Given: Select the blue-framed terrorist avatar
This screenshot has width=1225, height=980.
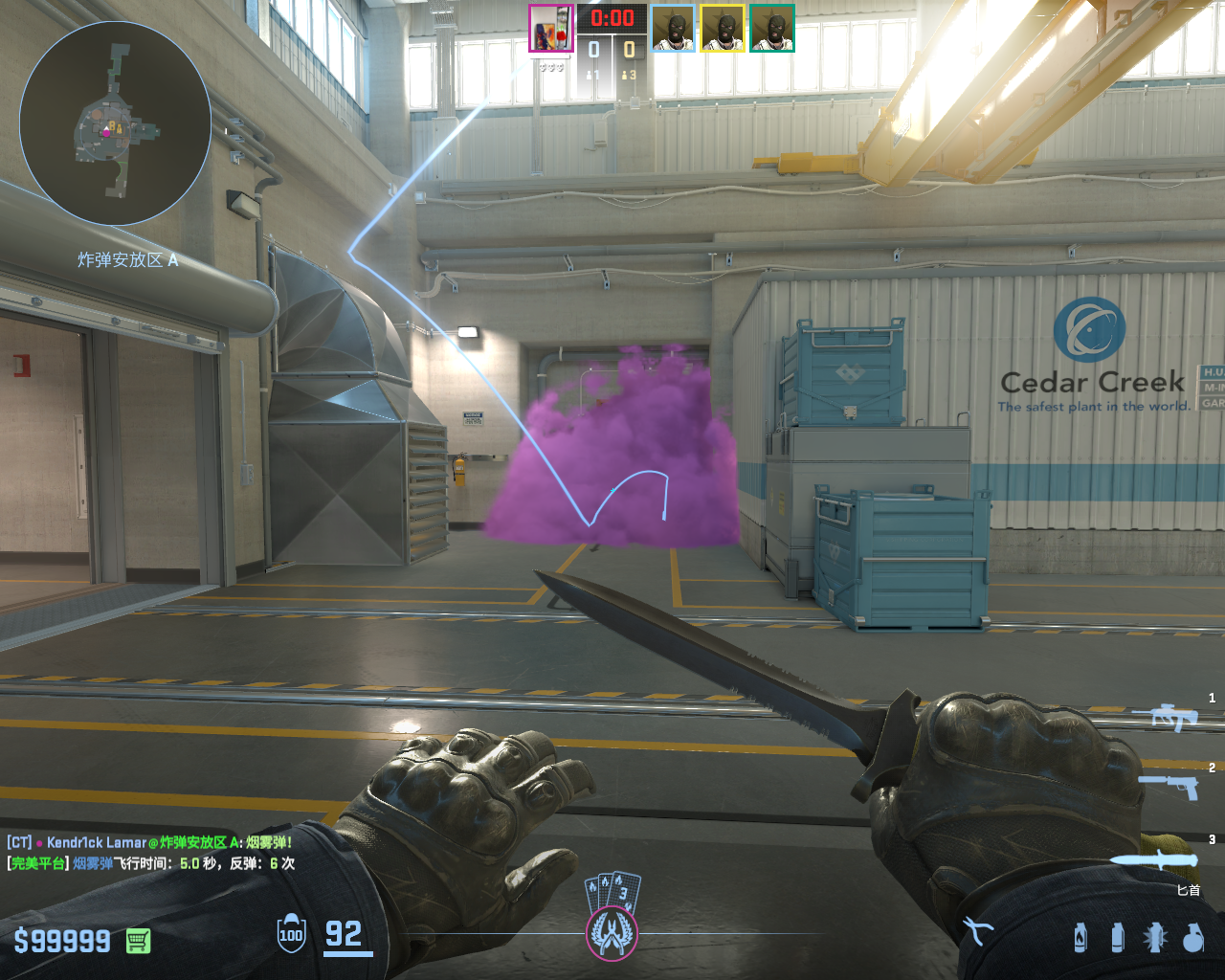Looking at the screenshot, I should 674,29.
